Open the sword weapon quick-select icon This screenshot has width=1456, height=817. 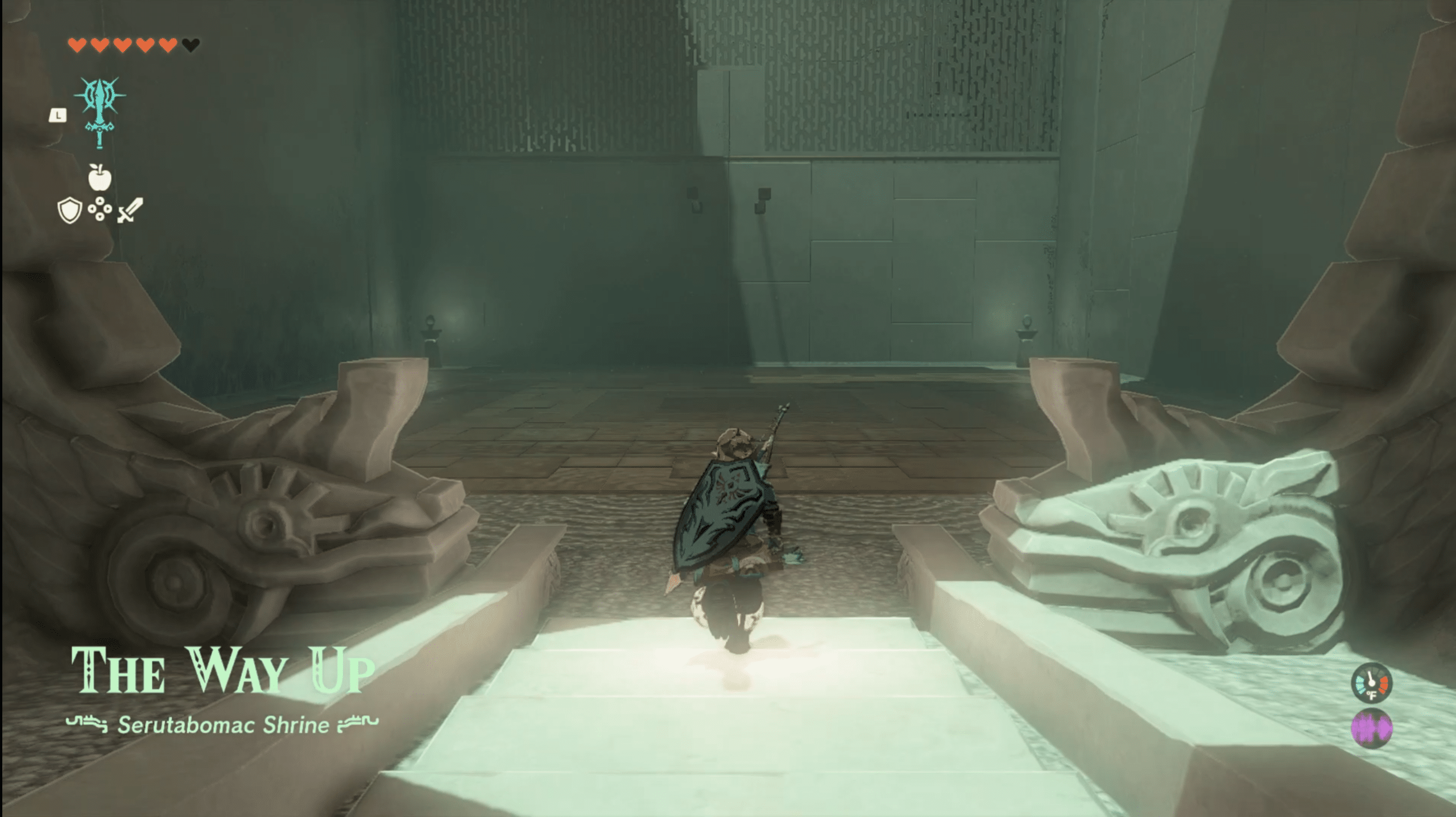pyautogui.click(x=130, y=211)
